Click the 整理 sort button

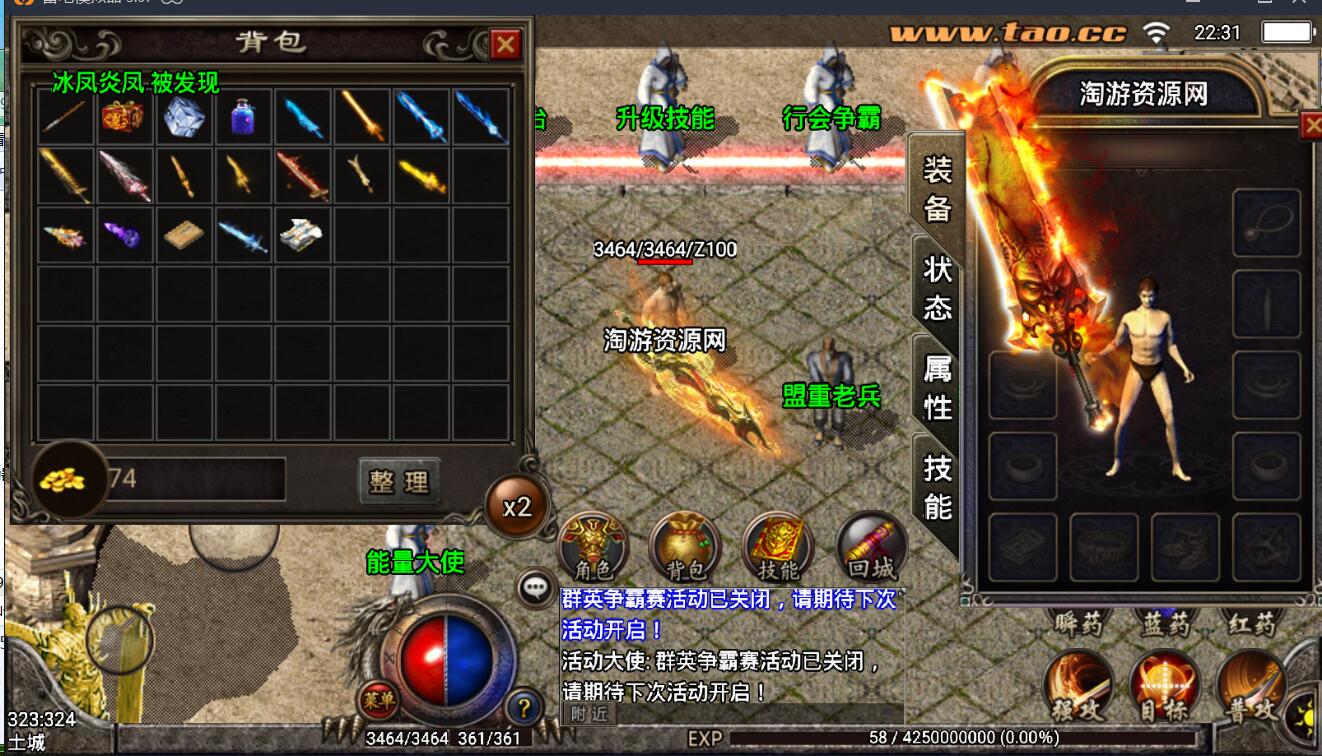pyautogui.click(x=399, y=481)
